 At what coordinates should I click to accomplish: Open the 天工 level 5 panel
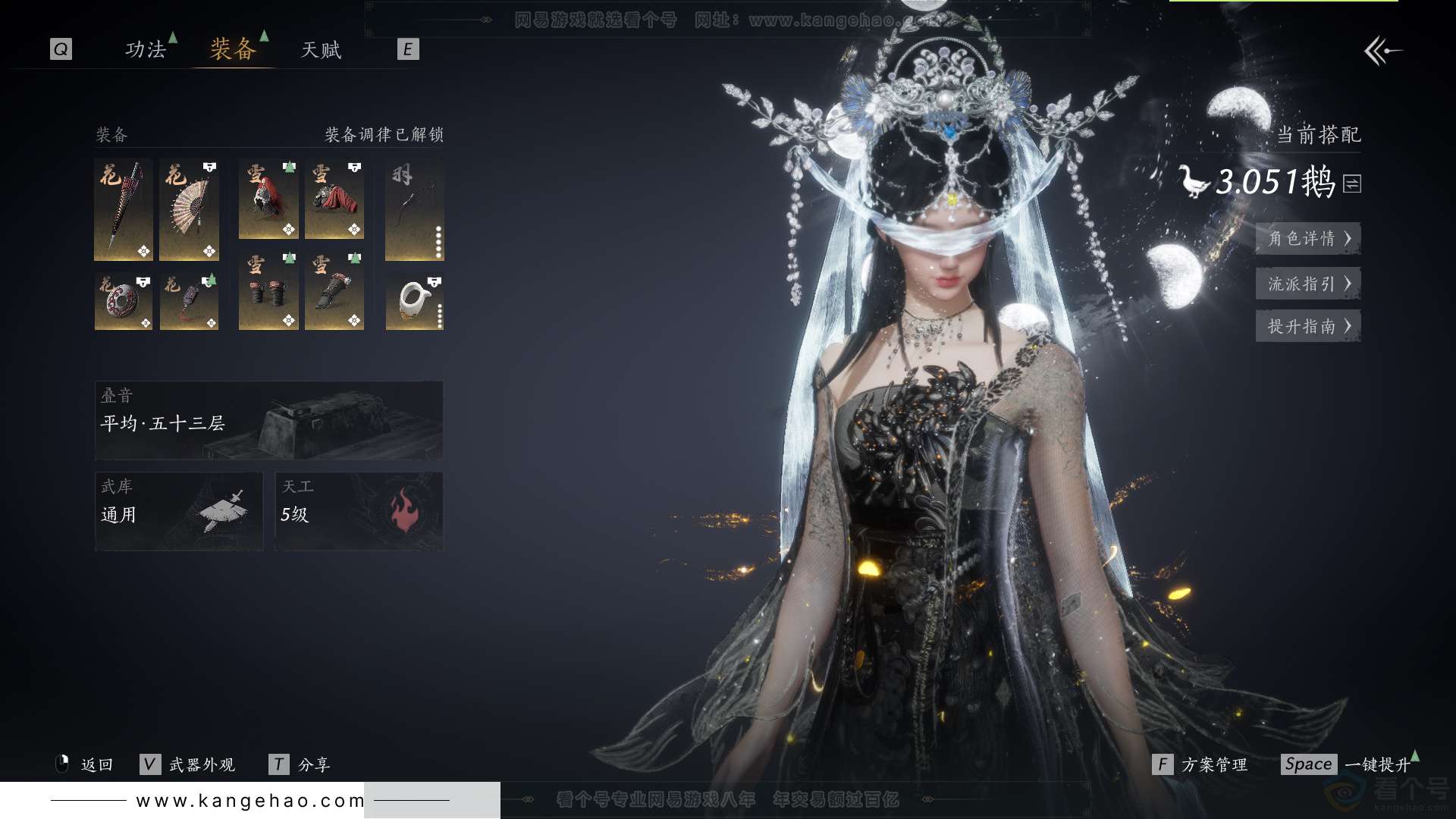(359, 511)
